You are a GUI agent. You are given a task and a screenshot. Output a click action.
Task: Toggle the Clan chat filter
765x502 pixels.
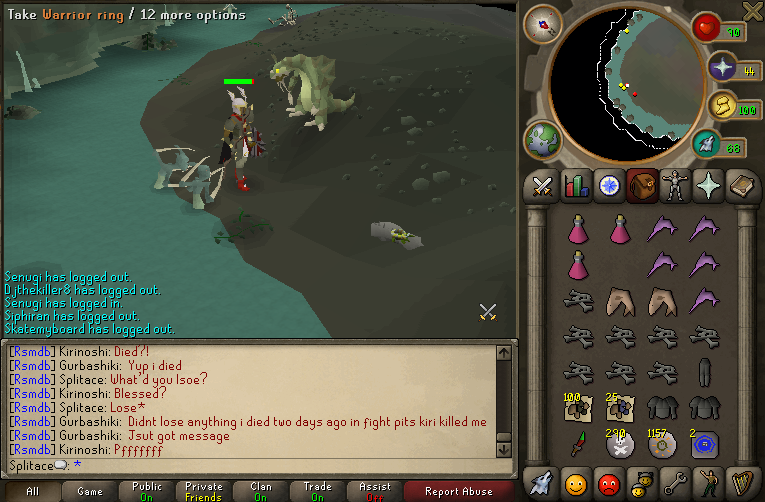[261, 491]
